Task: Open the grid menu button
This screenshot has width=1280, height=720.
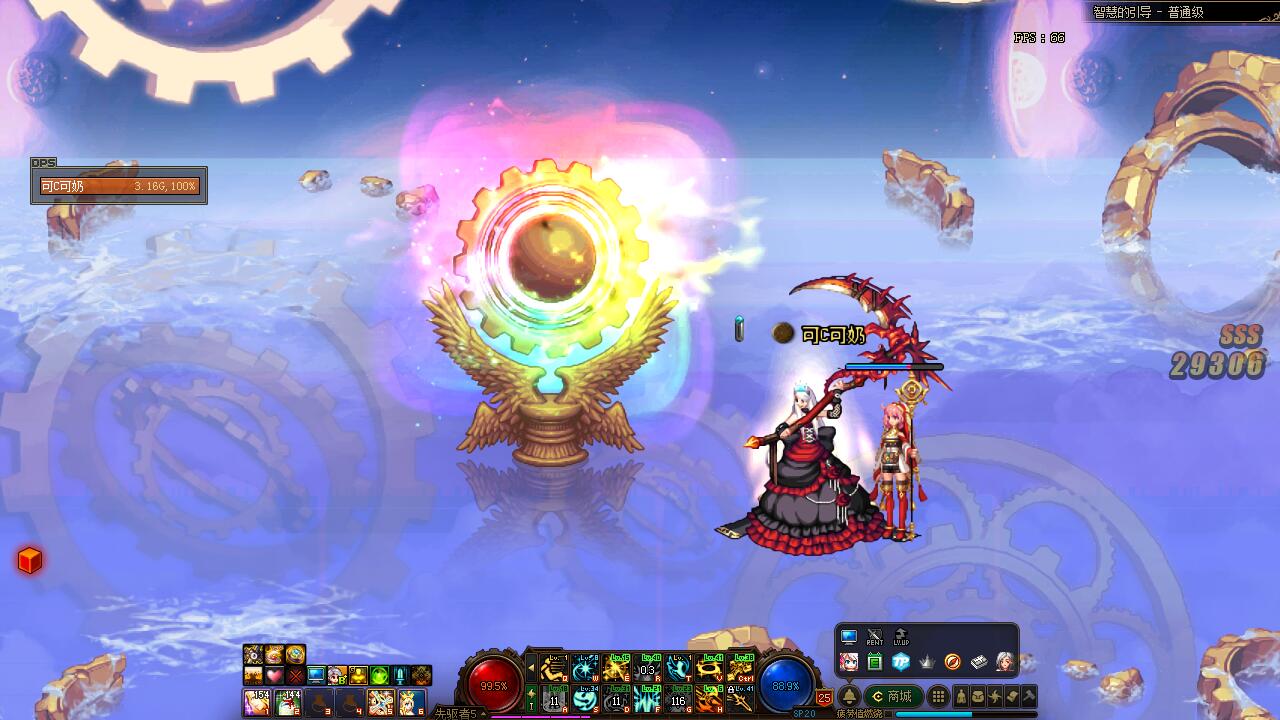Action: [x=938, y=696]
